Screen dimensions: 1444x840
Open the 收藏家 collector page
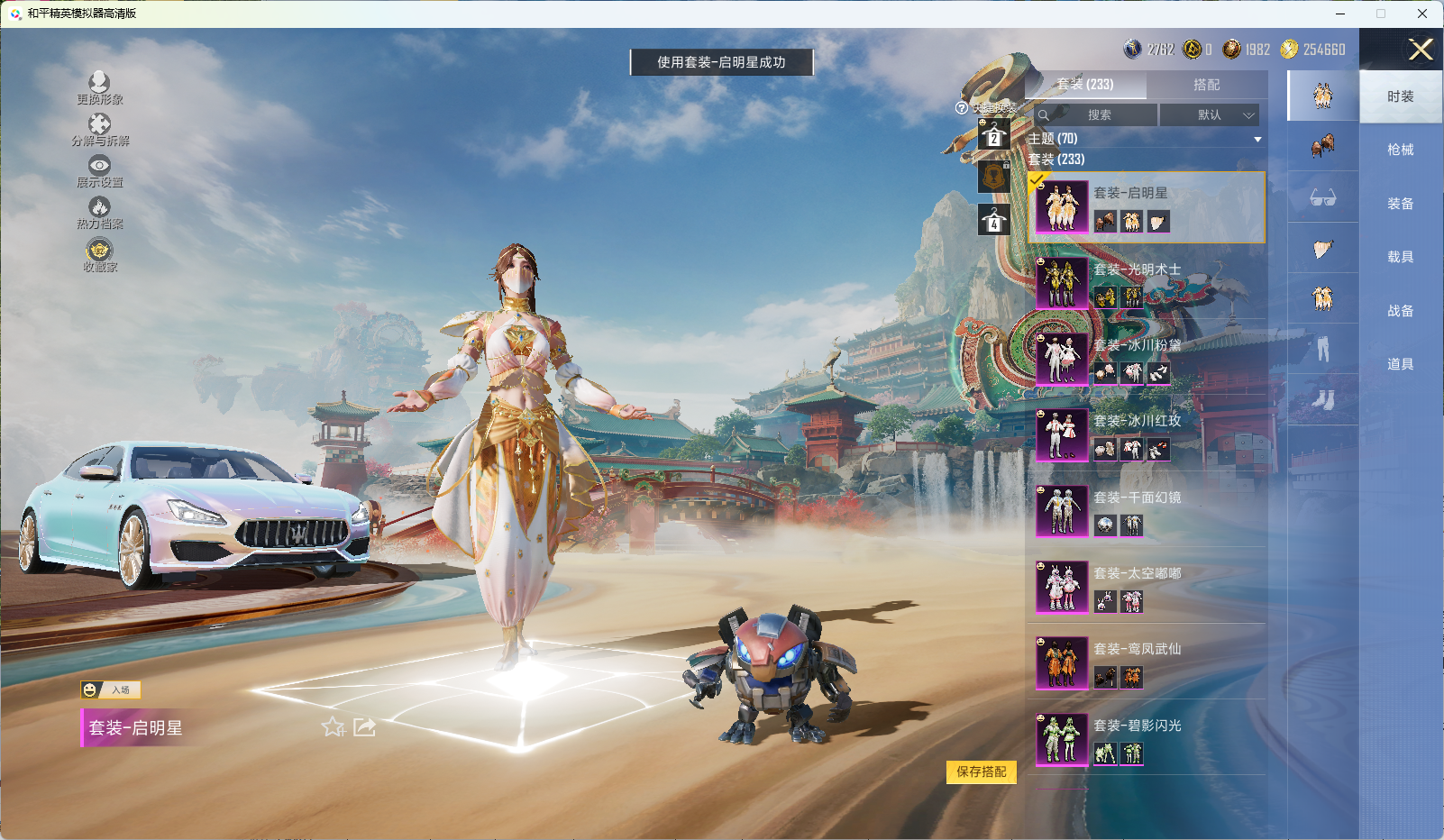[99, 255]
